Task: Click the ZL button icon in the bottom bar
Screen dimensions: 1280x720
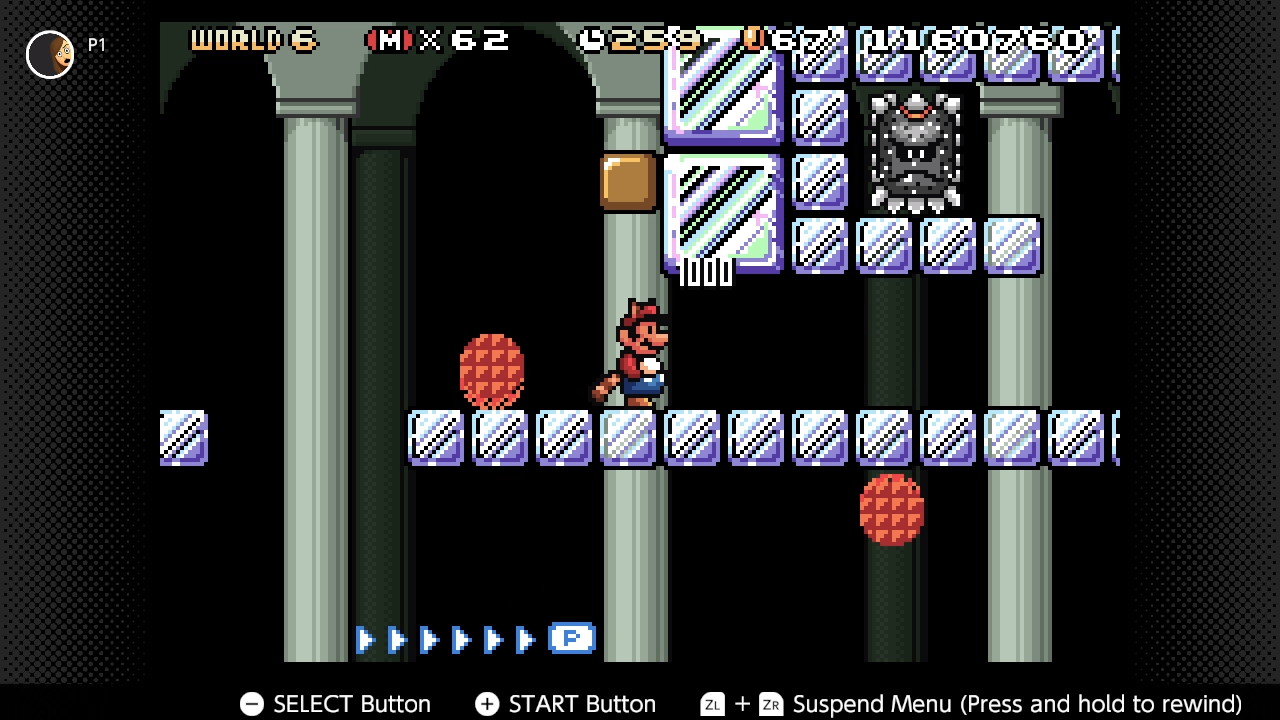Action: click(x=712, y=704)
